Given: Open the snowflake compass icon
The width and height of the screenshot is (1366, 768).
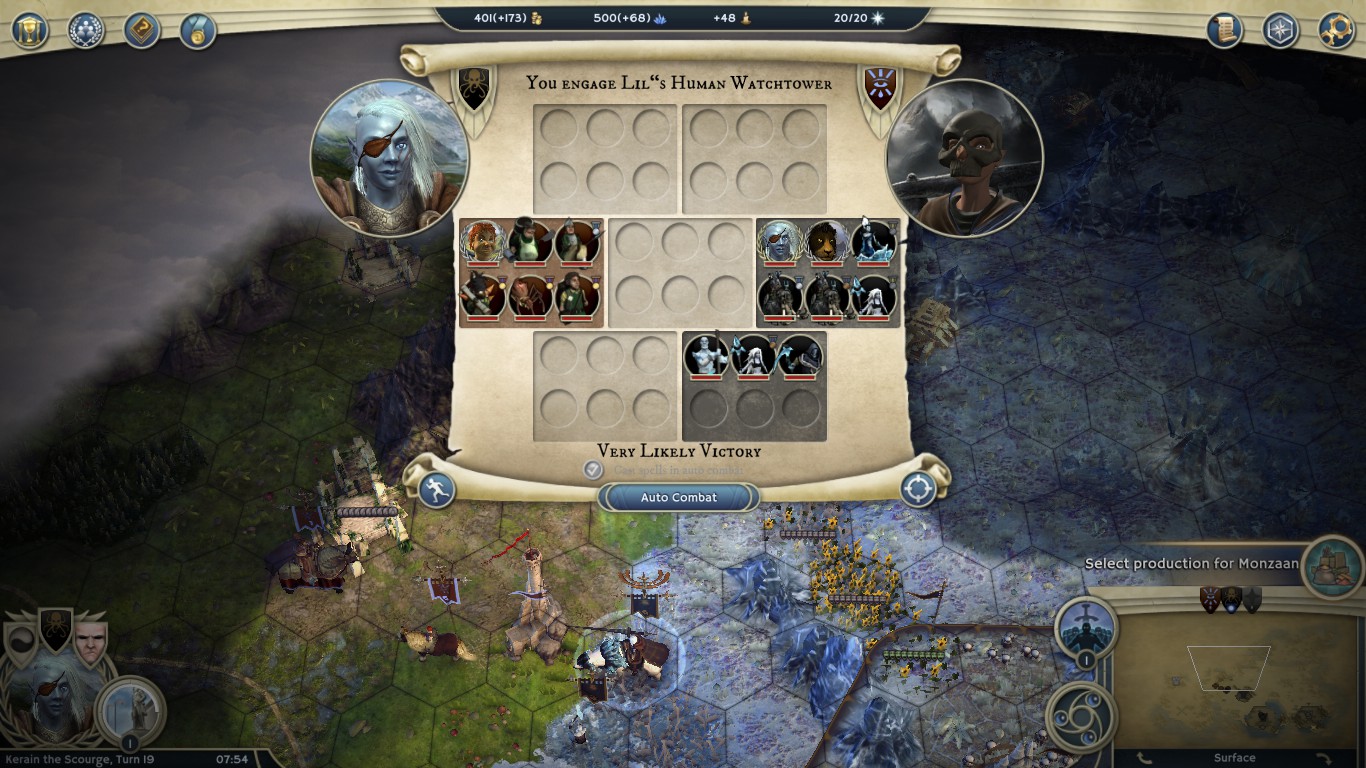Looking at the screenshot, I should click(1280, 30).
